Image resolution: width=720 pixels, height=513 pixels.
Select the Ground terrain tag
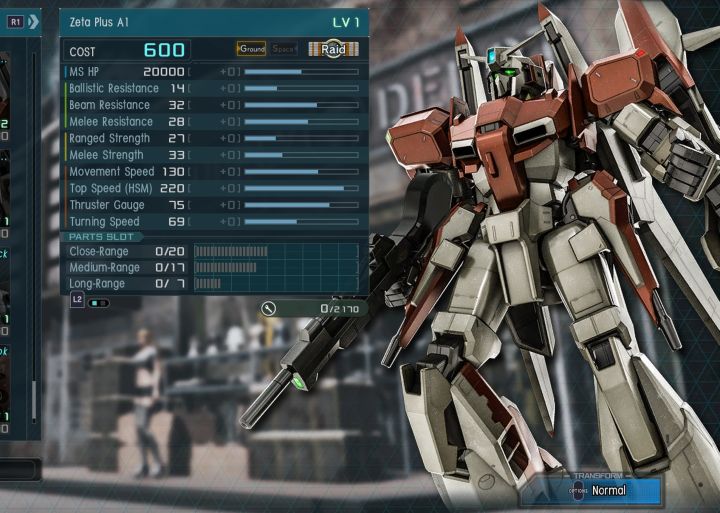pos(252,48)
